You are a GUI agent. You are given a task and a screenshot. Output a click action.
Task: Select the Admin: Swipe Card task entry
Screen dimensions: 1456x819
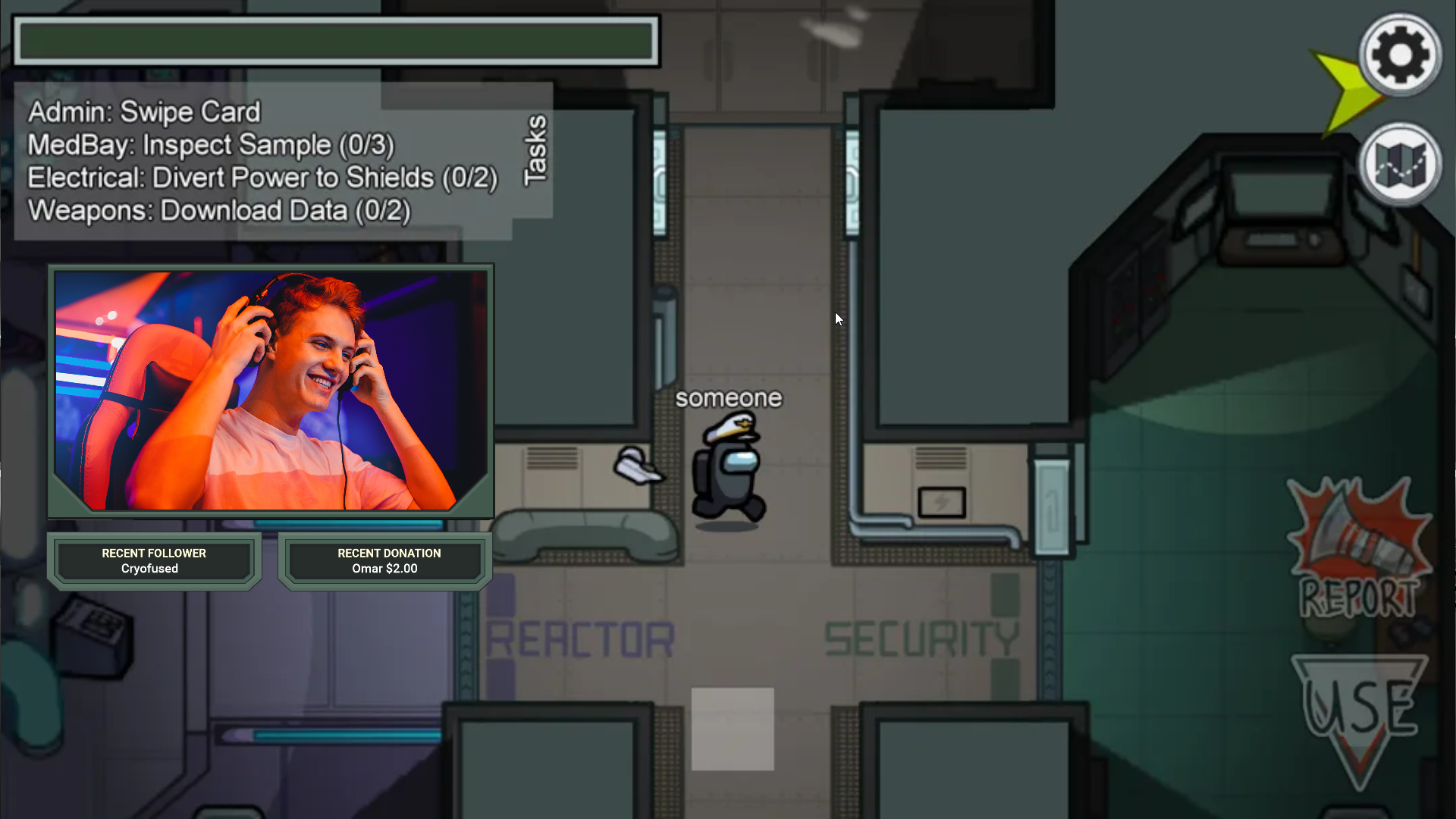tap(144, 112)
